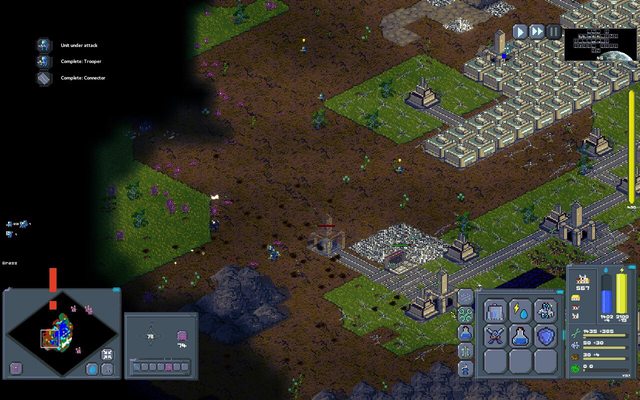Click the blue circle minimap button
640x400 pixels.
click(92, 368)
